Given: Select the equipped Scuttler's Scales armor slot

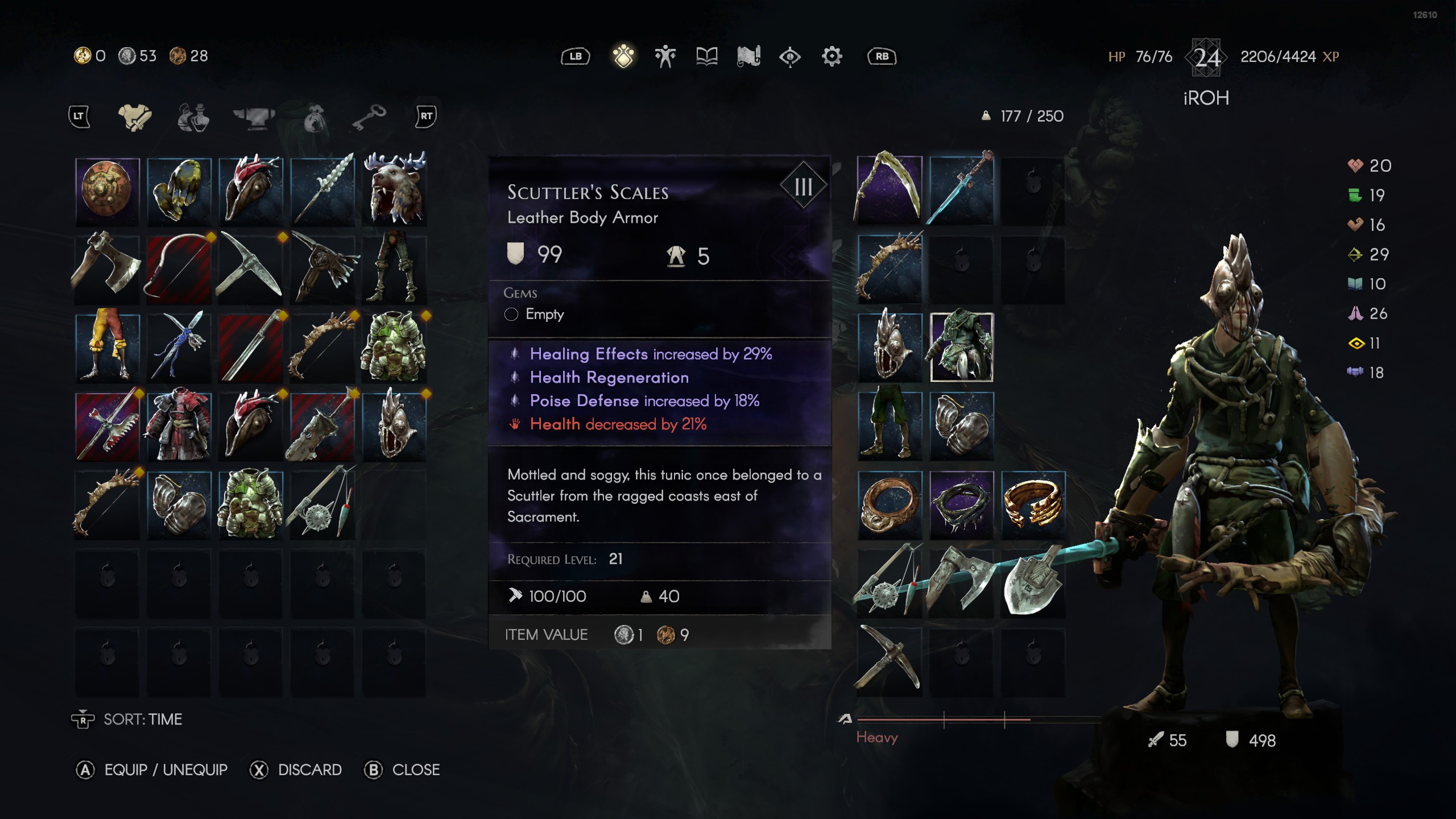Looking at the screenshot, I should point(962,347).
